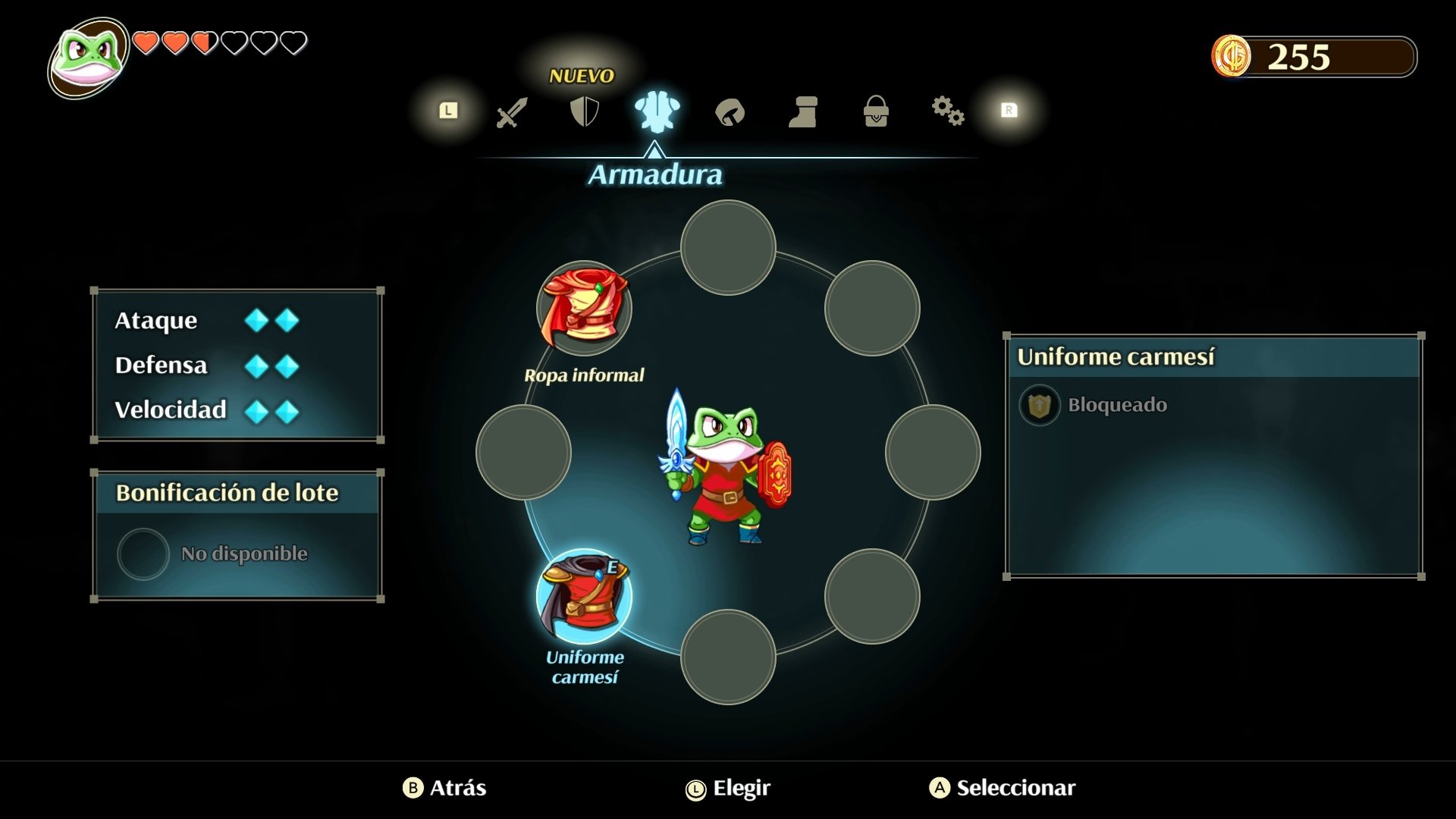This screenshot has height=819, width=1456.
Task: Select the Boots equipment category
Action: point(803,112)
